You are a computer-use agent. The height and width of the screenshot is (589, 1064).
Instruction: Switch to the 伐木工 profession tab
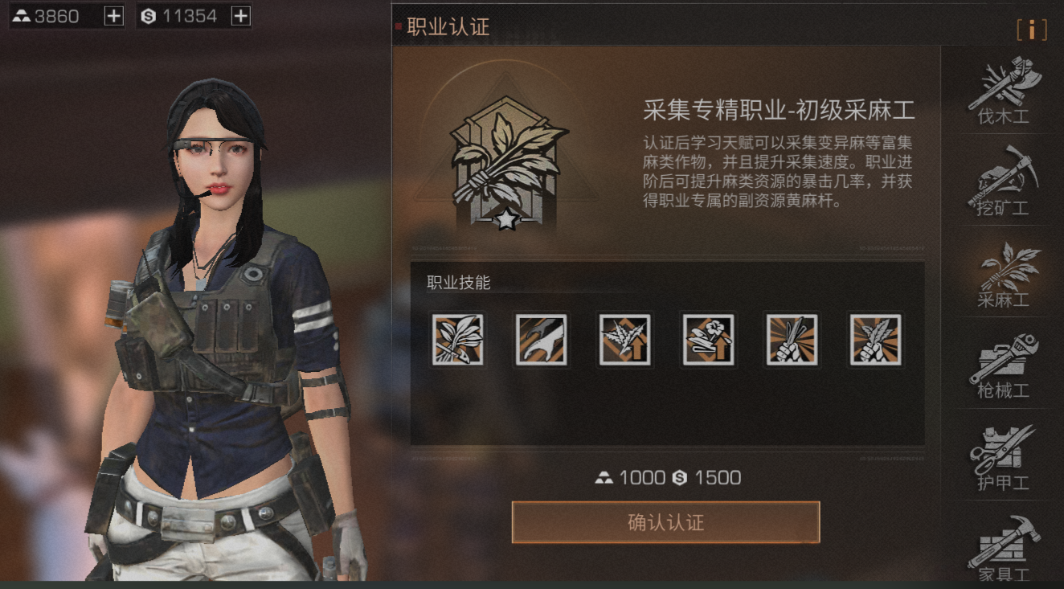point(1001,92)
